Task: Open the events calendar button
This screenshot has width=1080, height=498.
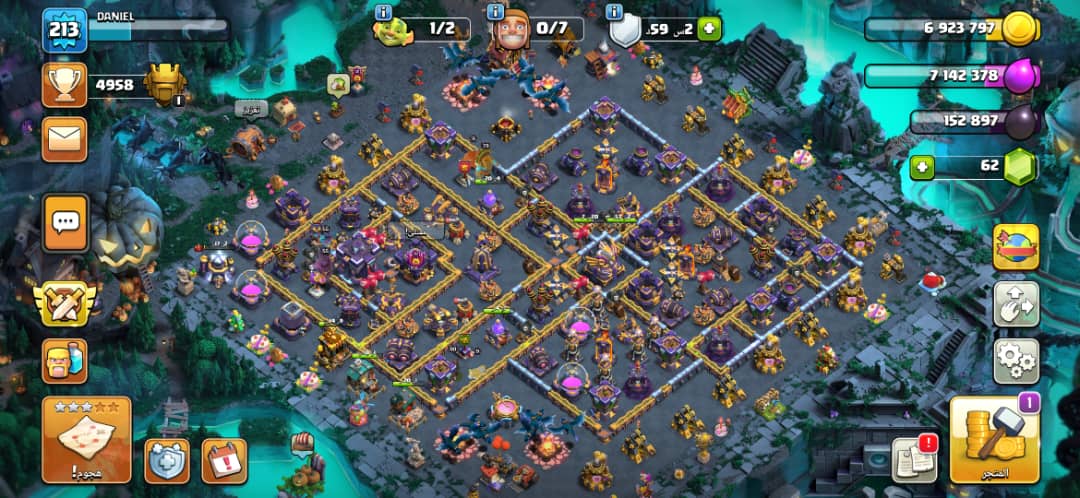Action: tap(224, 460)
